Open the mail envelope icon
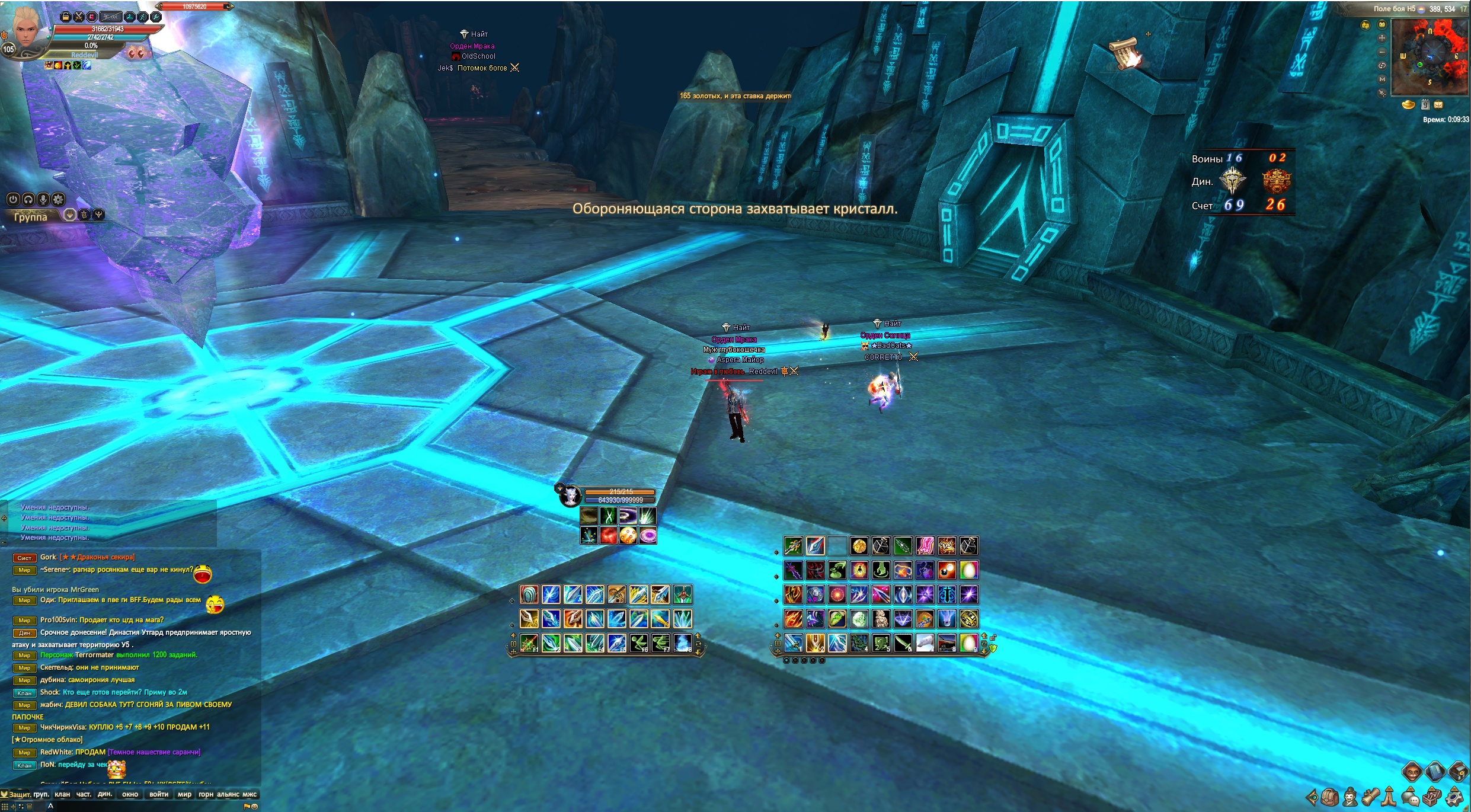 click(1438, 105)
